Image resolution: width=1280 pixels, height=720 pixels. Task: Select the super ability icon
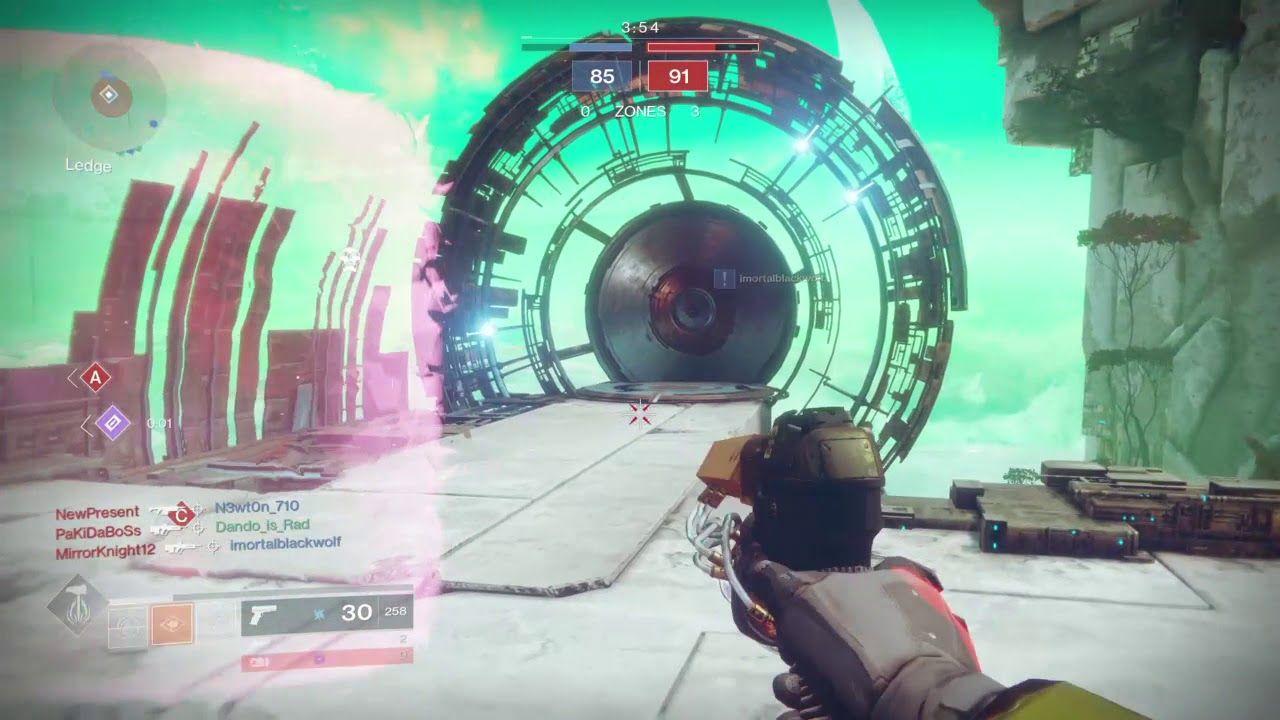point(78,603)
